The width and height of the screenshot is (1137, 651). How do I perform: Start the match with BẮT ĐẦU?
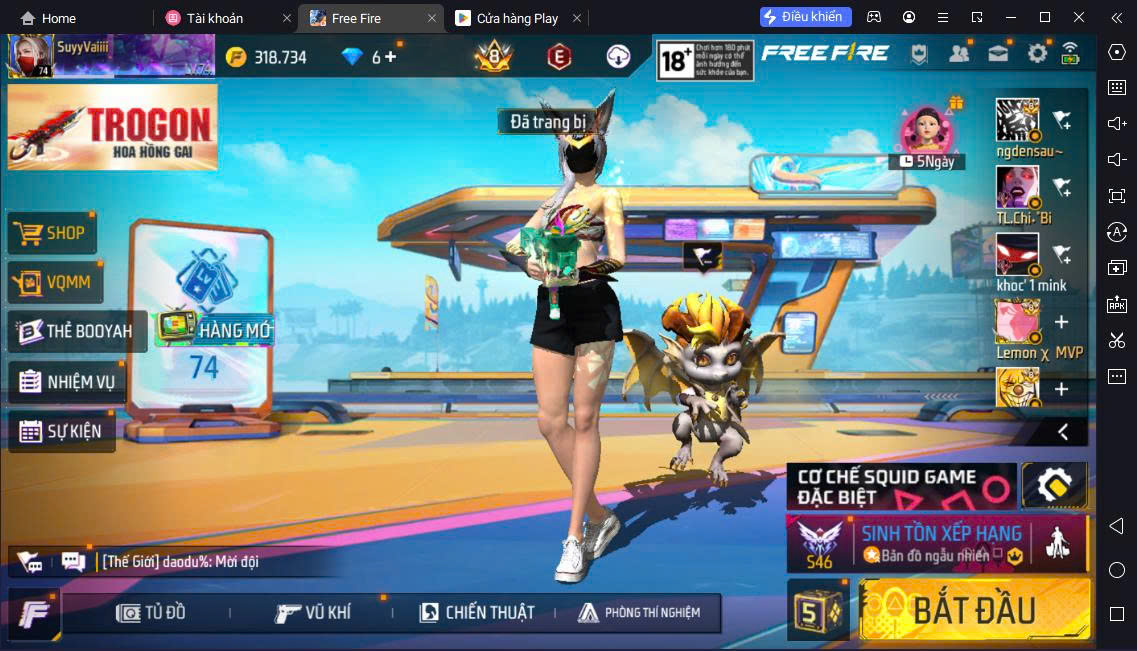pos(974,609)
